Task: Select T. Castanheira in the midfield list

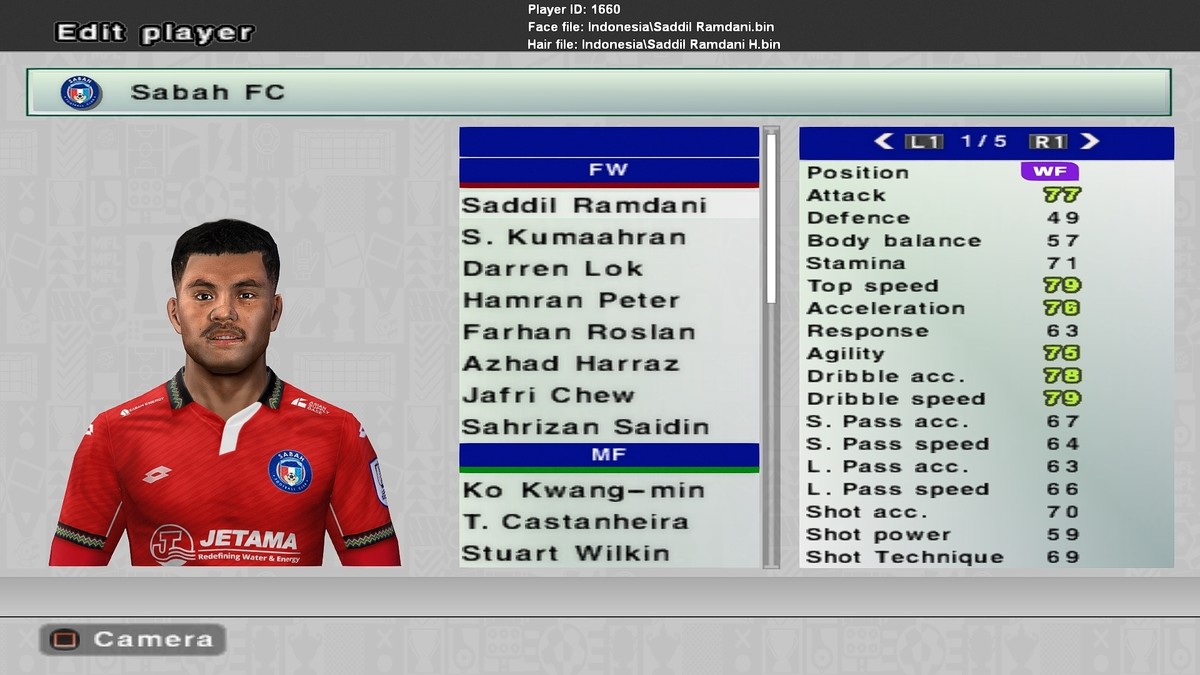Action: click(x=576, y=521)
